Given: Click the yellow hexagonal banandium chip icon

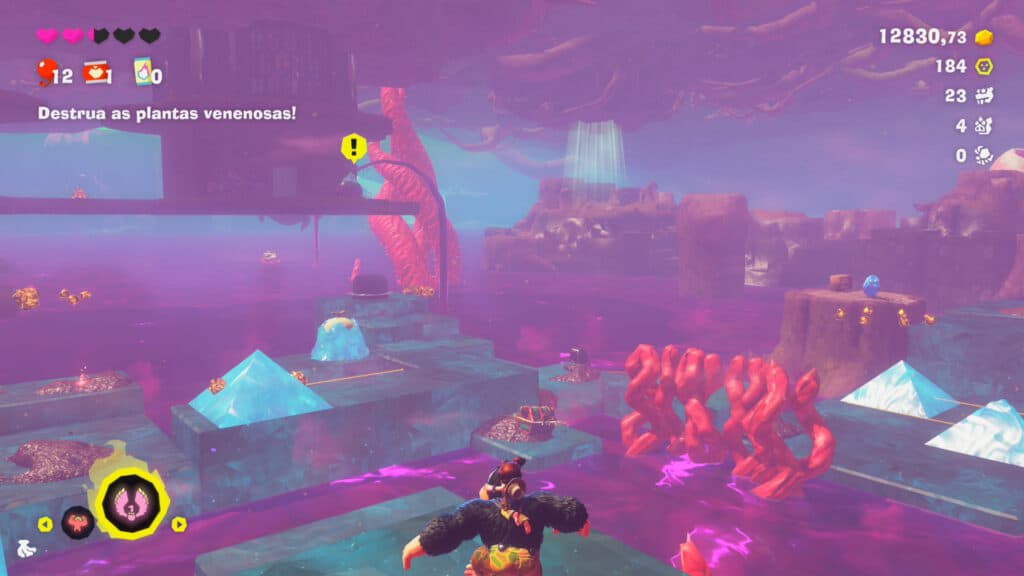Looking at the screenshot, I should pos(984,66).
